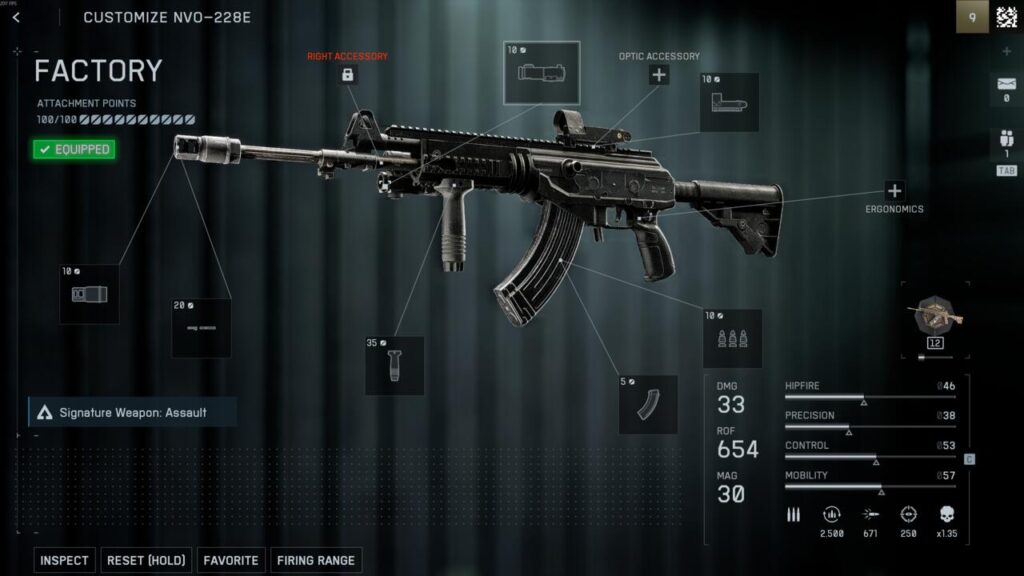
Task: Open the mail inbox icon
Action: (1006, 86)
